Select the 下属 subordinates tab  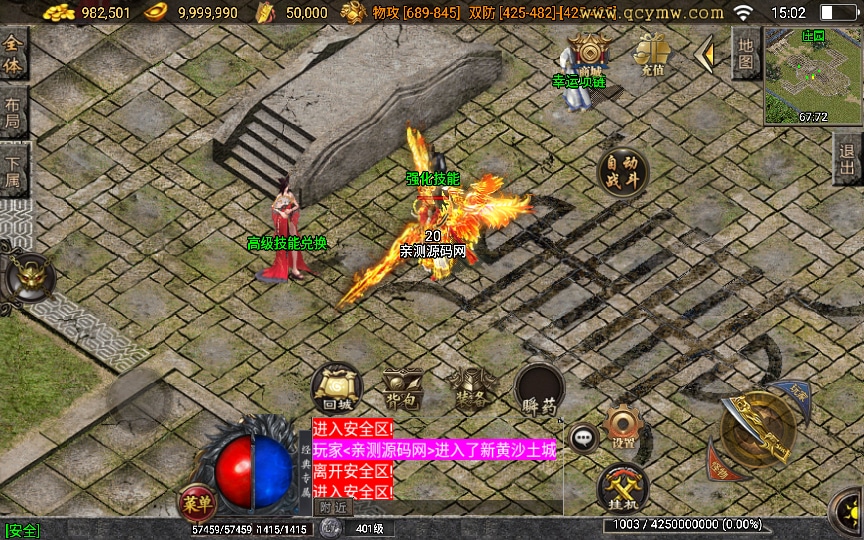click(x=13, y=168)
